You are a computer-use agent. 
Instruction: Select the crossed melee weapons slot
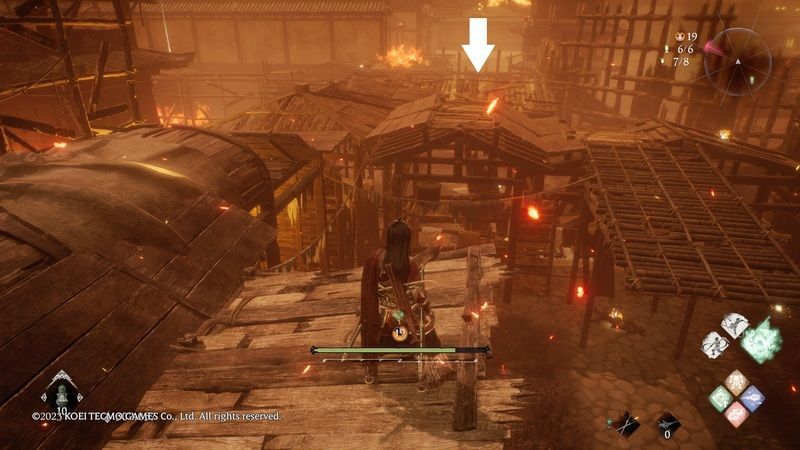coord(628,424)
